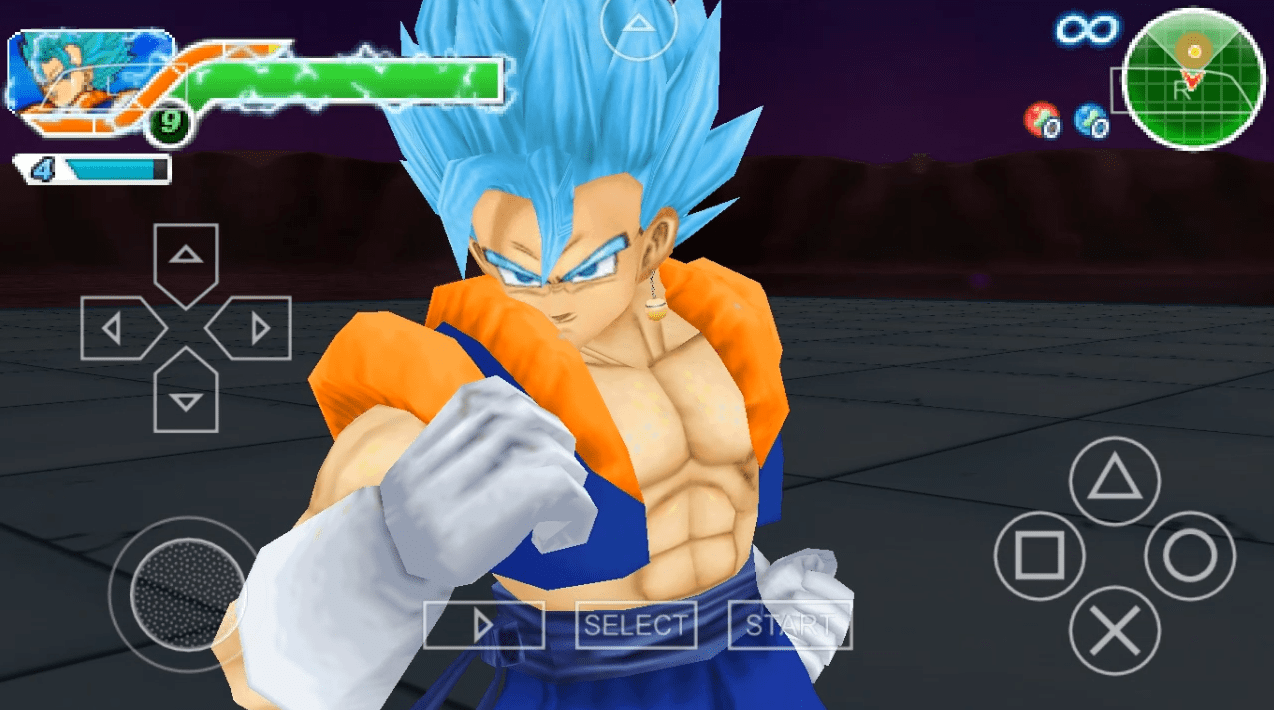Click the SELECT button
This screenshot has width=1274, height=710.
pos(636,626)
